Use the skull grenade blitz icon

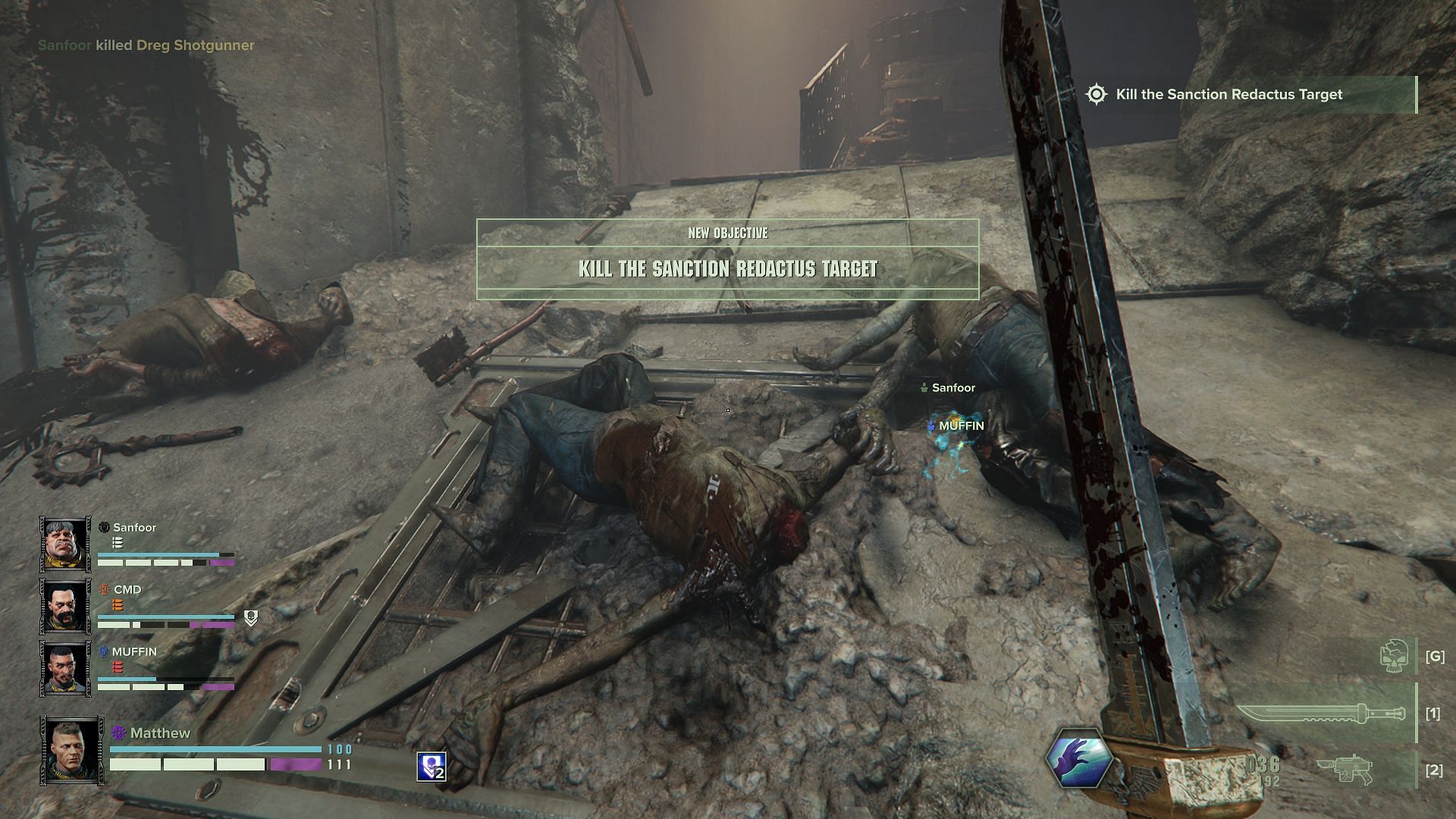(1396, 656)
